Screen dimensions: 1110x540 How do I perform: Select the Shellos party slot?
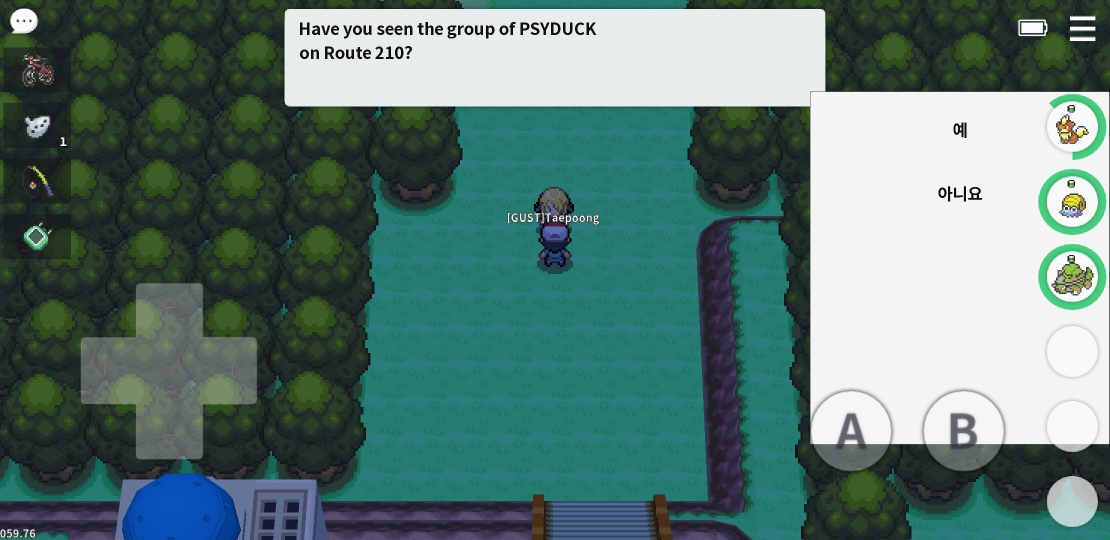tap(1073, 202)
